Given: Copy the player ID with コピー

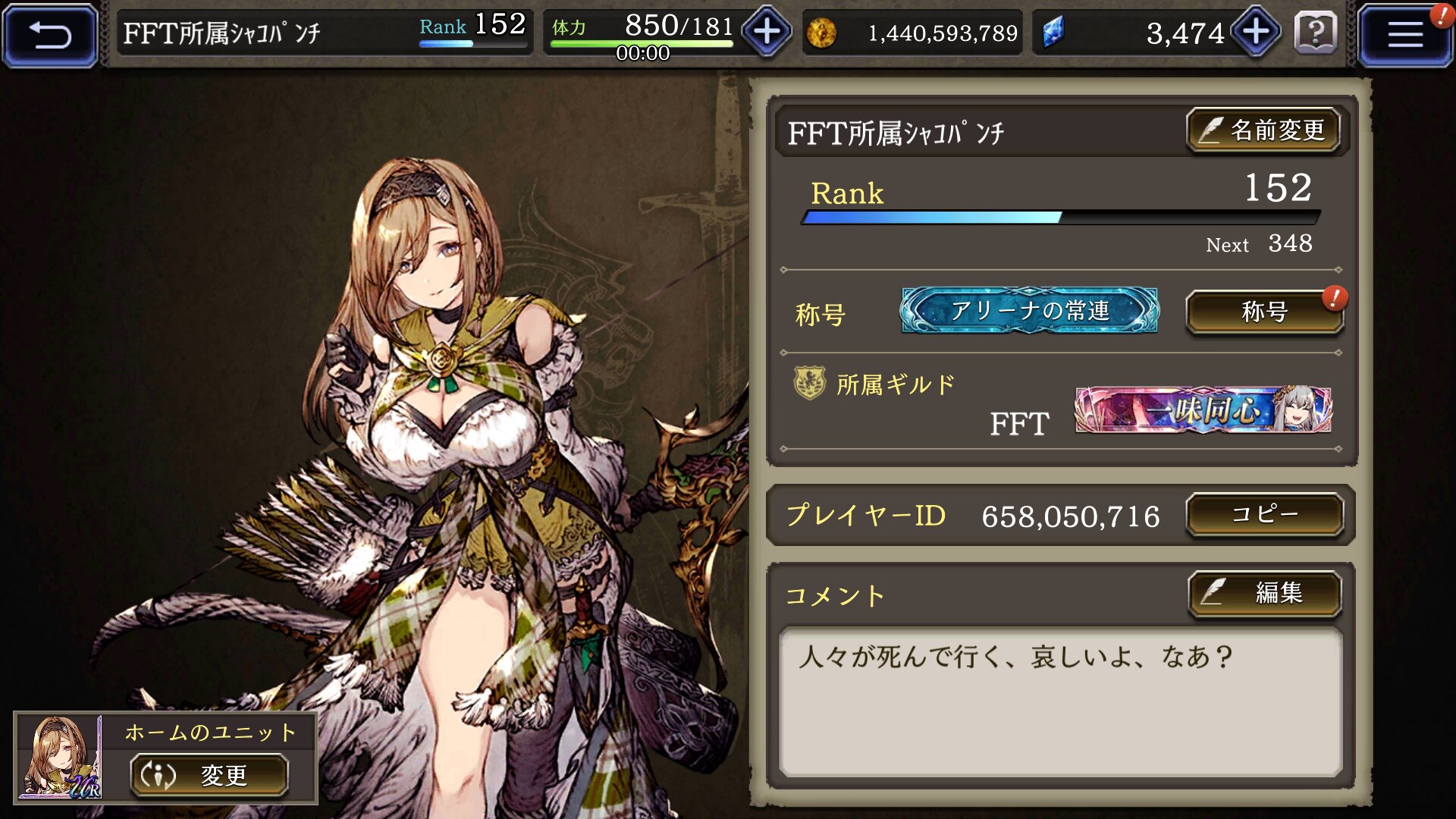Looking at the screenshot, I should 1264,515.
